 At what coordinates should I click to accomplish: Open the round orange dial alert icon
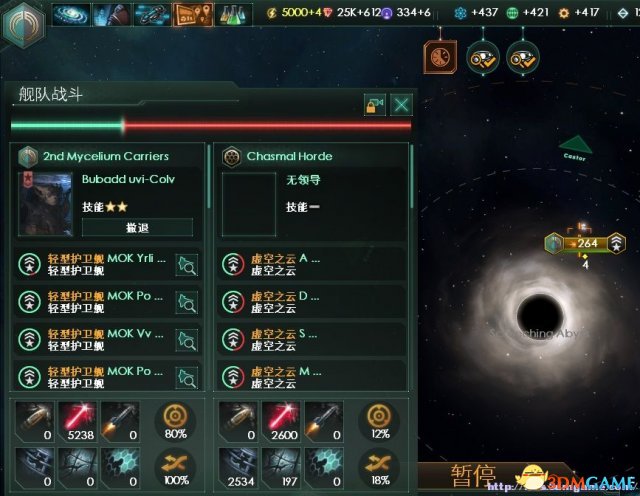coord(437,57)
